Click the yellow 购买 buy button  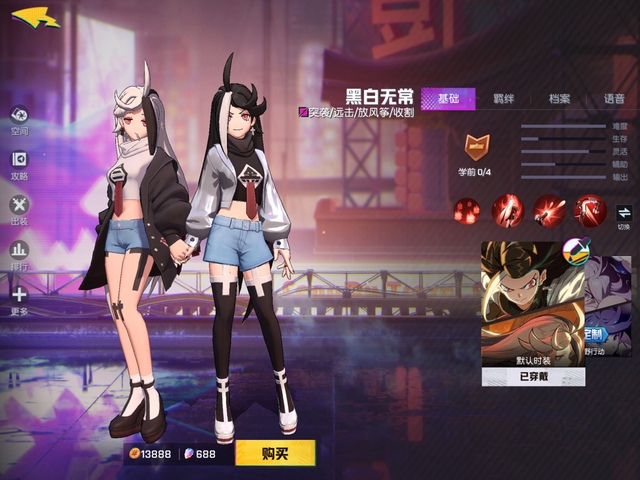click(275, 453)
